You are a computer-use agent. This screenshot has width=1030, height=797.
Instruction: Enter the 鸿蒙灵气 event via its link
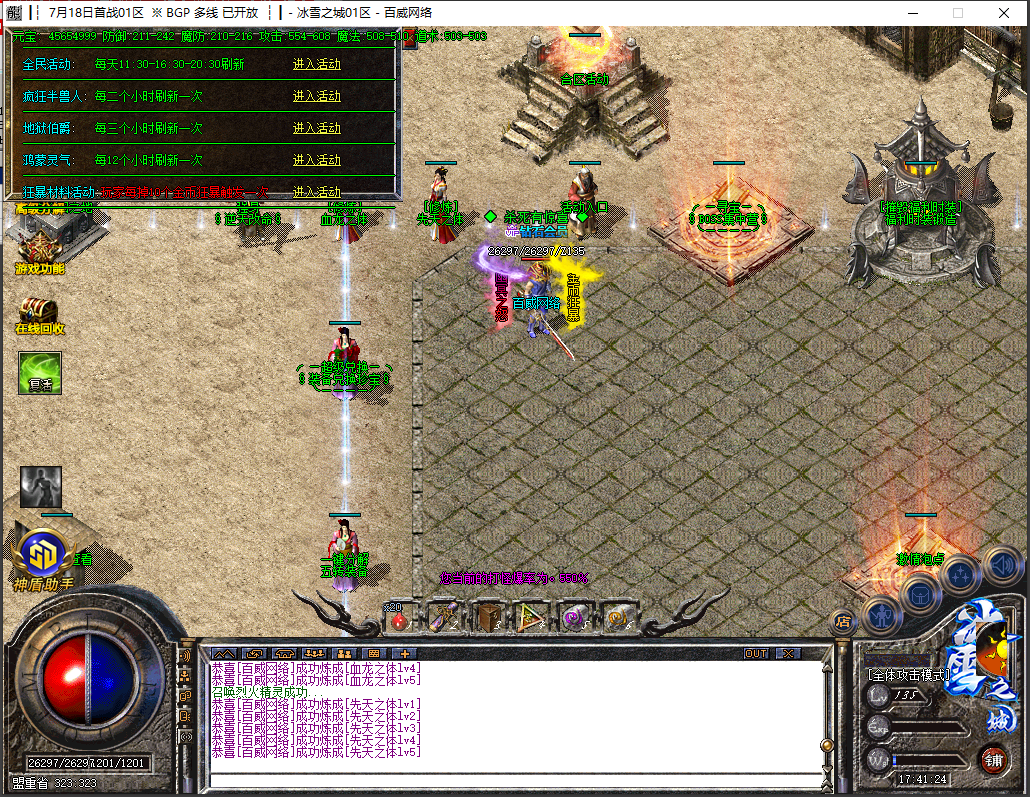[x=317, y=160]
